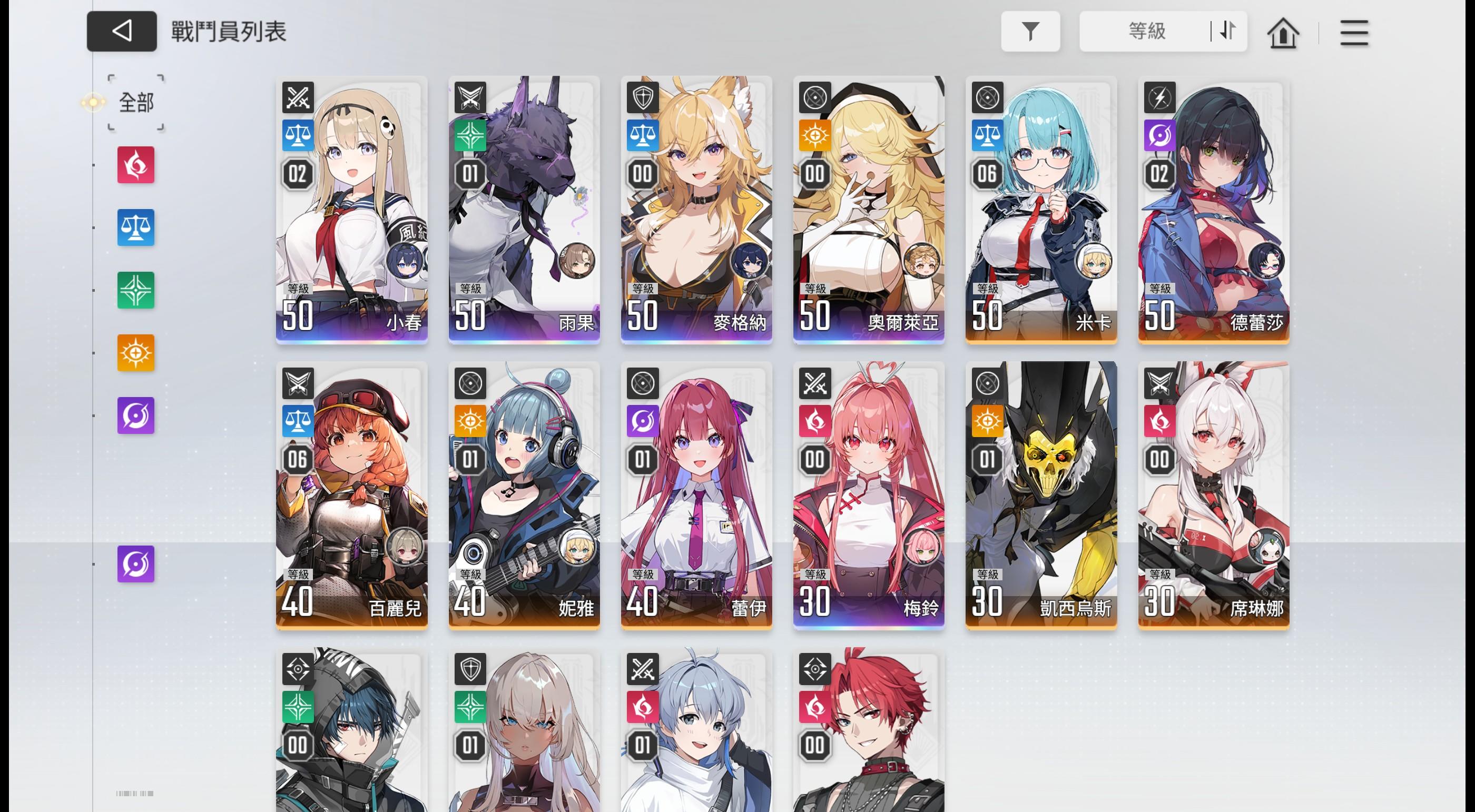
Task: Click the crosshair class icon on 米卡's card
Action: point(986,97)
